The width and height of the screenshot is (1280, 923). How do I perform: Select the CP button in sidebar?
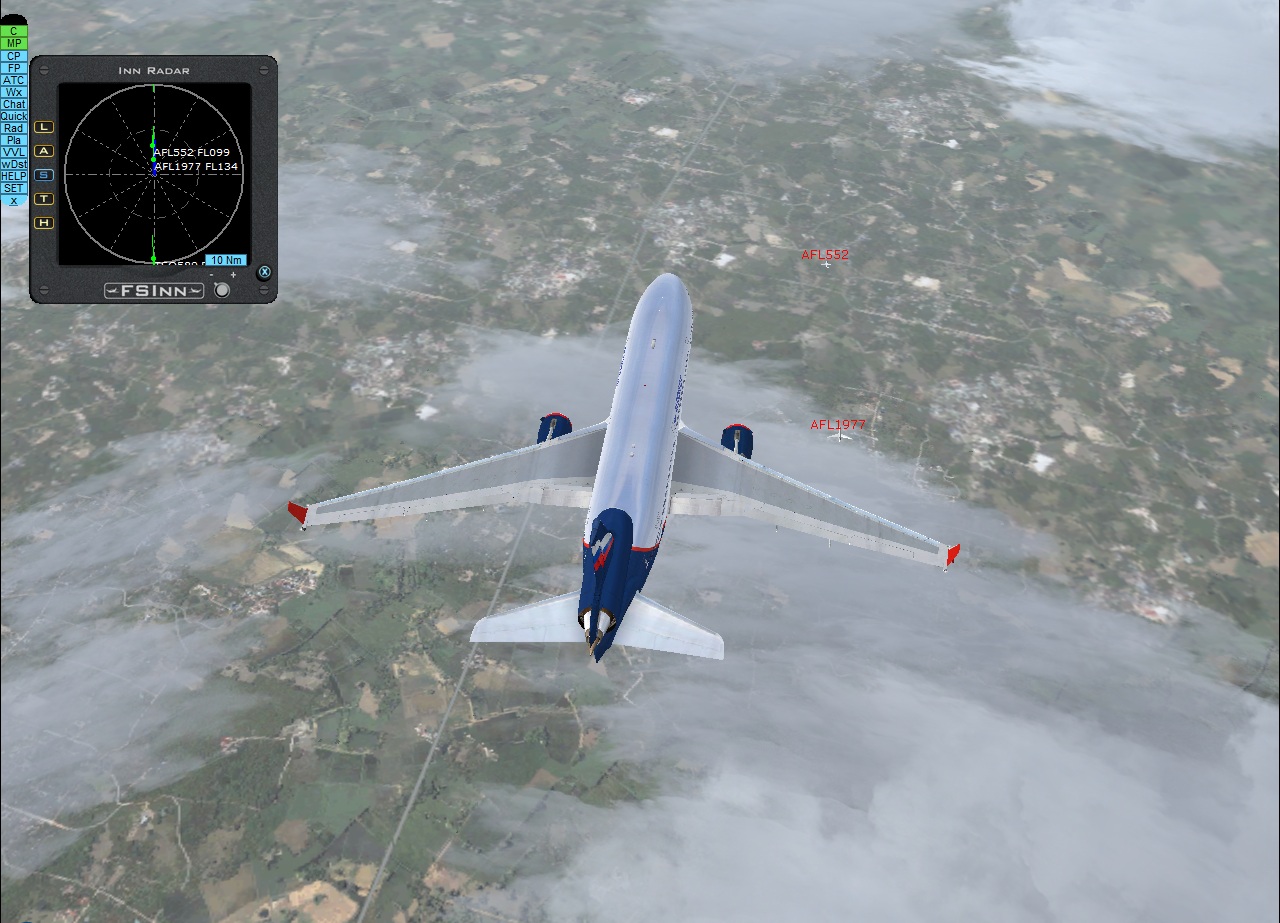click(14, 56)
